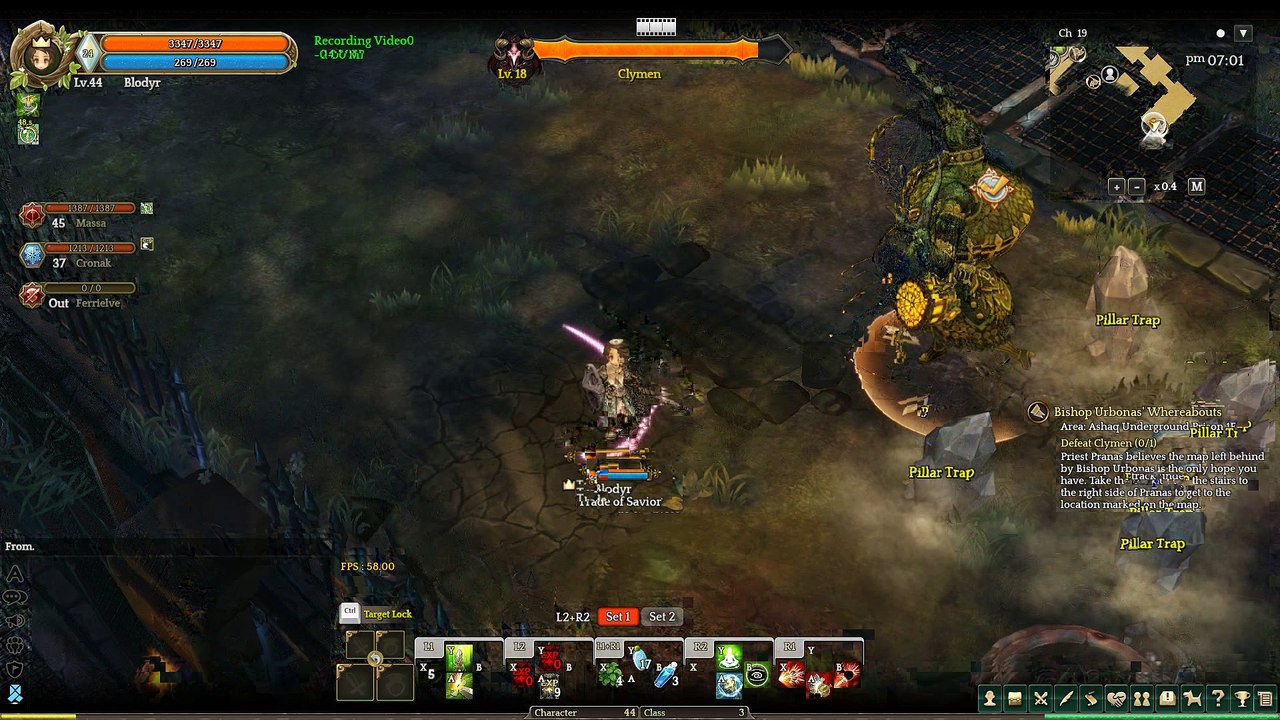Zoom out the minimap with minus button

(x=1136, y=186)
